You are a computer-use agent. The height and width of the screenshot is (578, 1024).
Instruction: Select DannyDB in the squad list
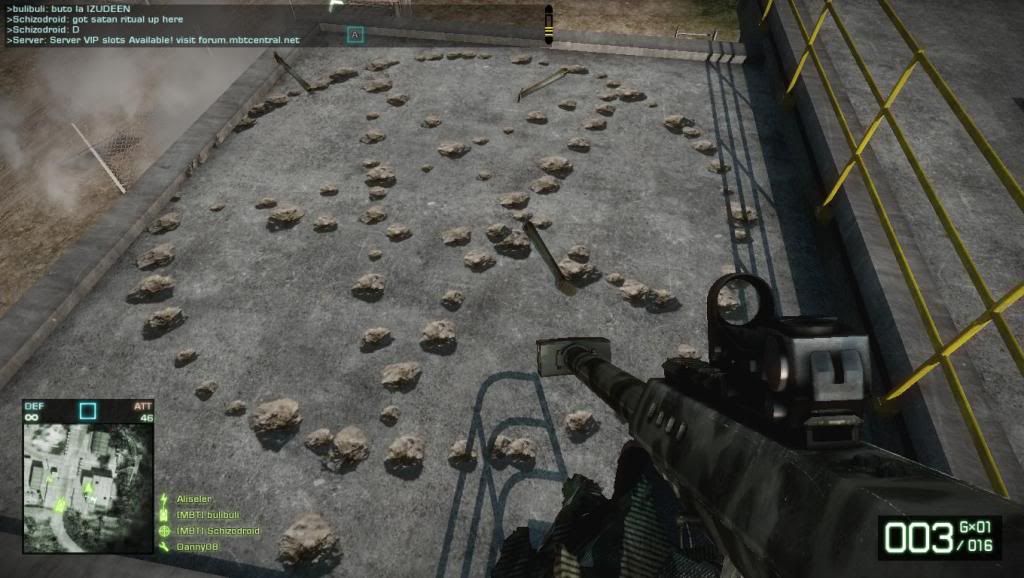click(x=196, y=546)
